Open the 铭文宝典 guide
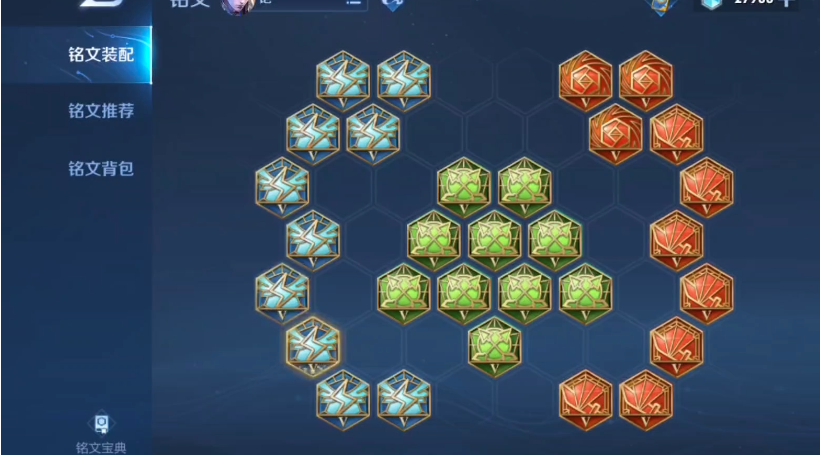This screenshot has height=455, width=820. (100, 433)
